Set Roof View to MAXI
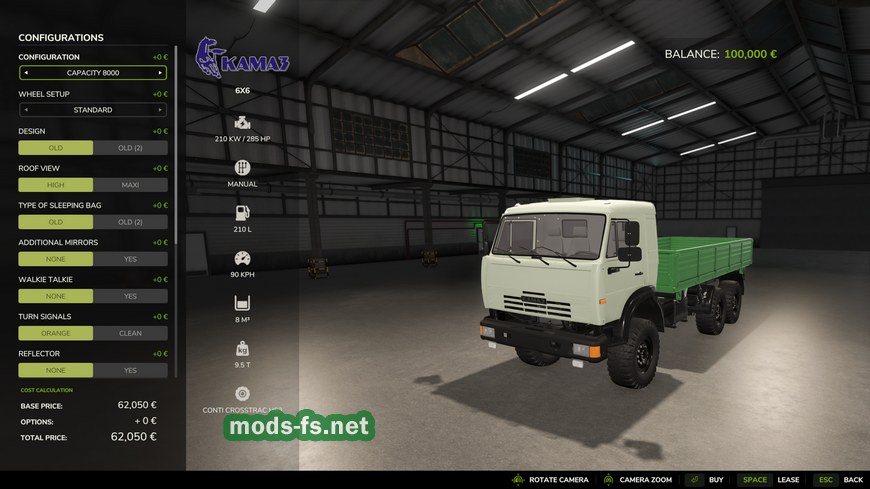The image size is (870, 489). pyautogui.click(x=130, y=185)
